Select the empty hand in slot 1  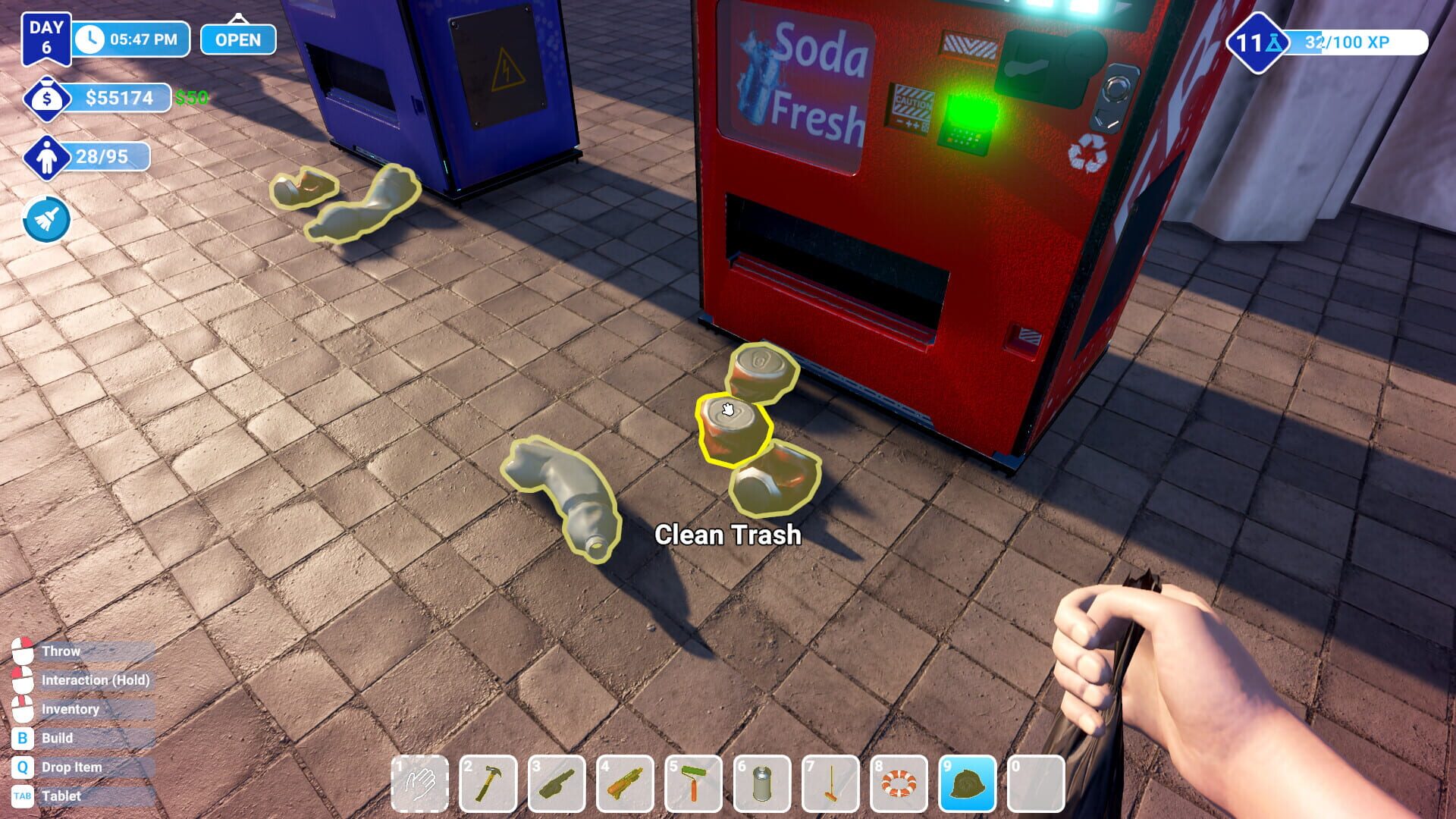[x=423, y=783]
